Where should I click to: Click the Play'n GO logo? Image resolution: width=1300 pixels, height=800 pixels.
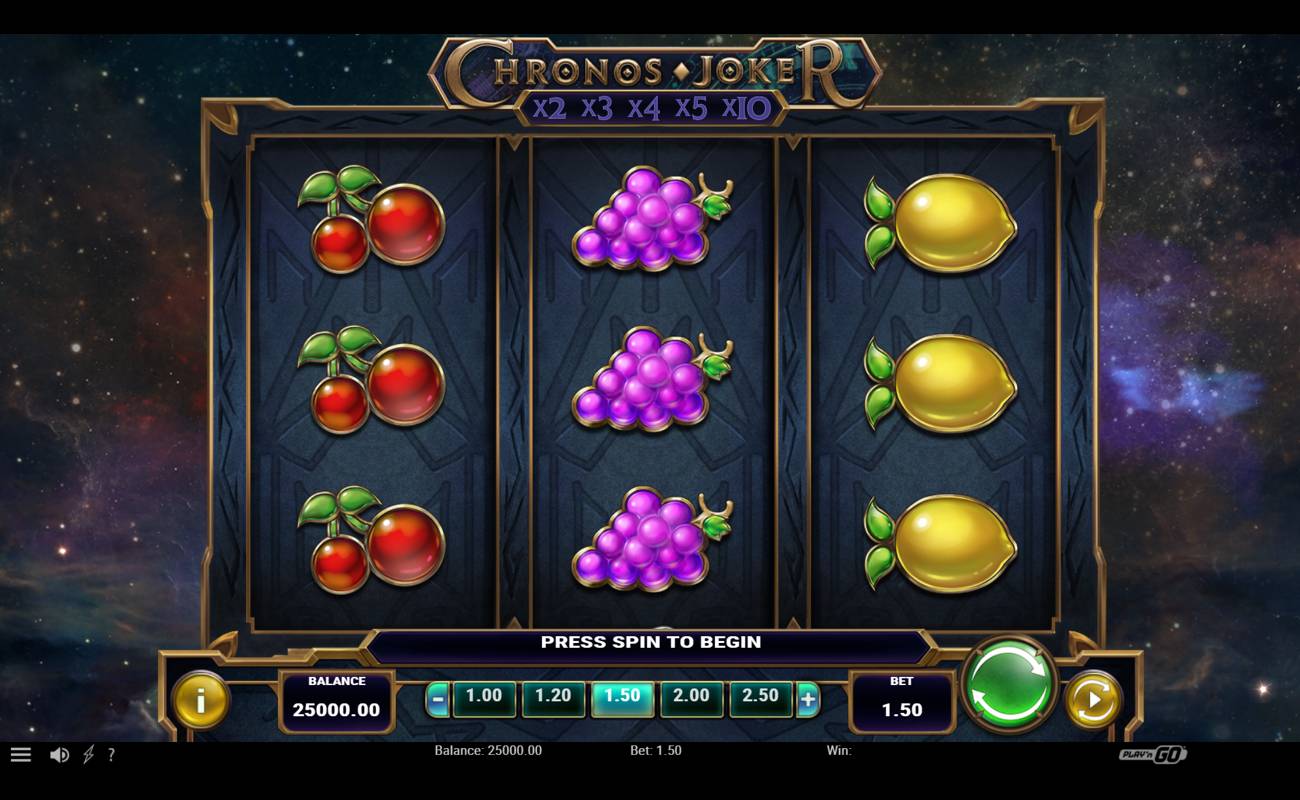[x=1152, y=755]
